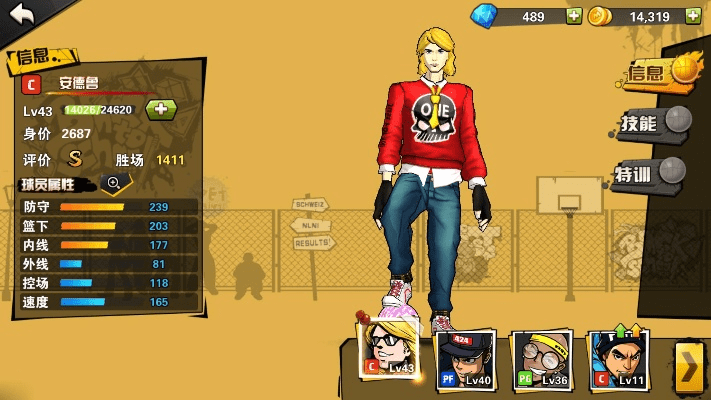Go back with the arrow button

pos(22,16)
